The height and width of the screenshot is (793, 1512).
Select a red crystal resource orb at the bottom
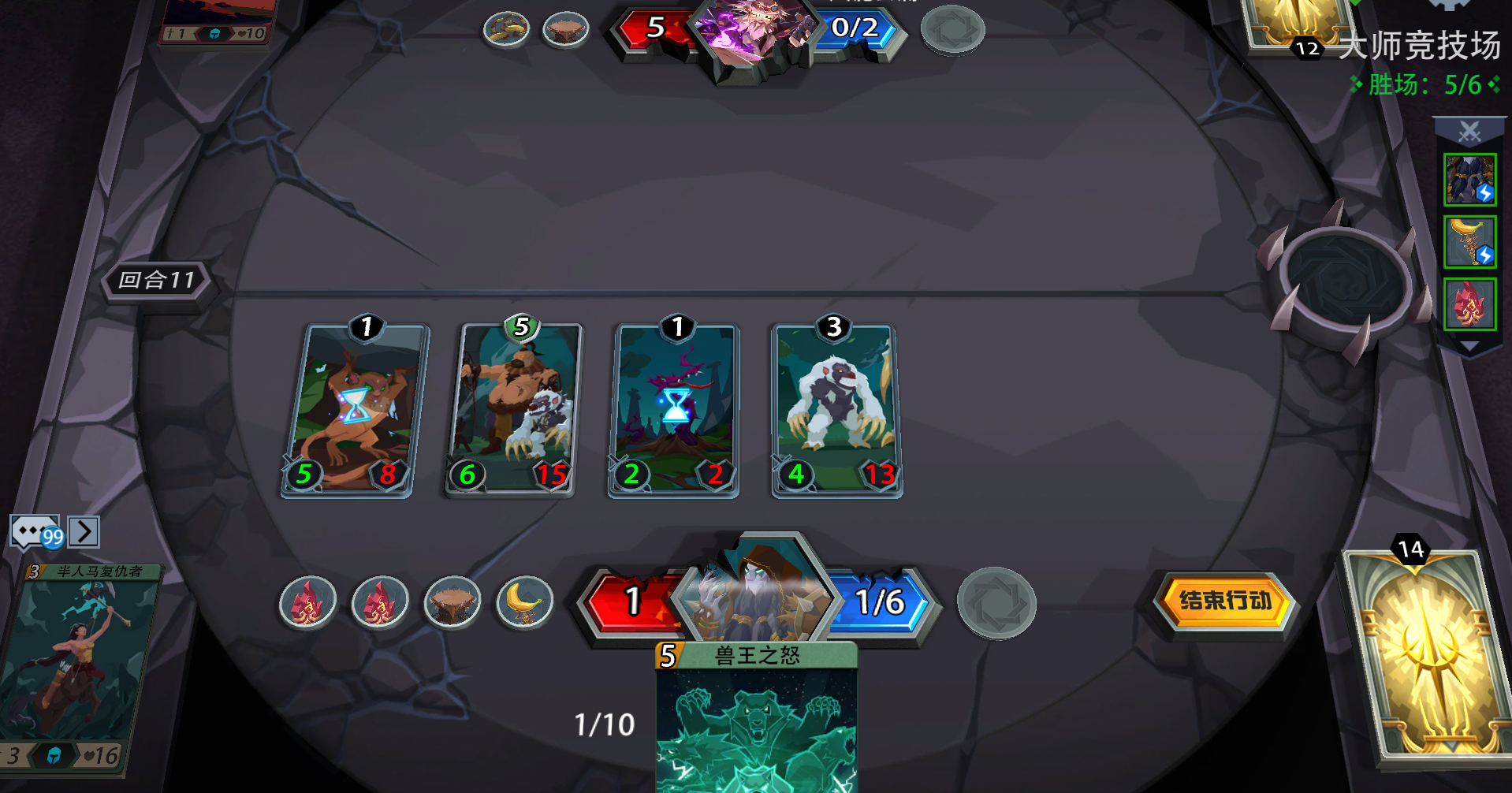coord(308,601)
